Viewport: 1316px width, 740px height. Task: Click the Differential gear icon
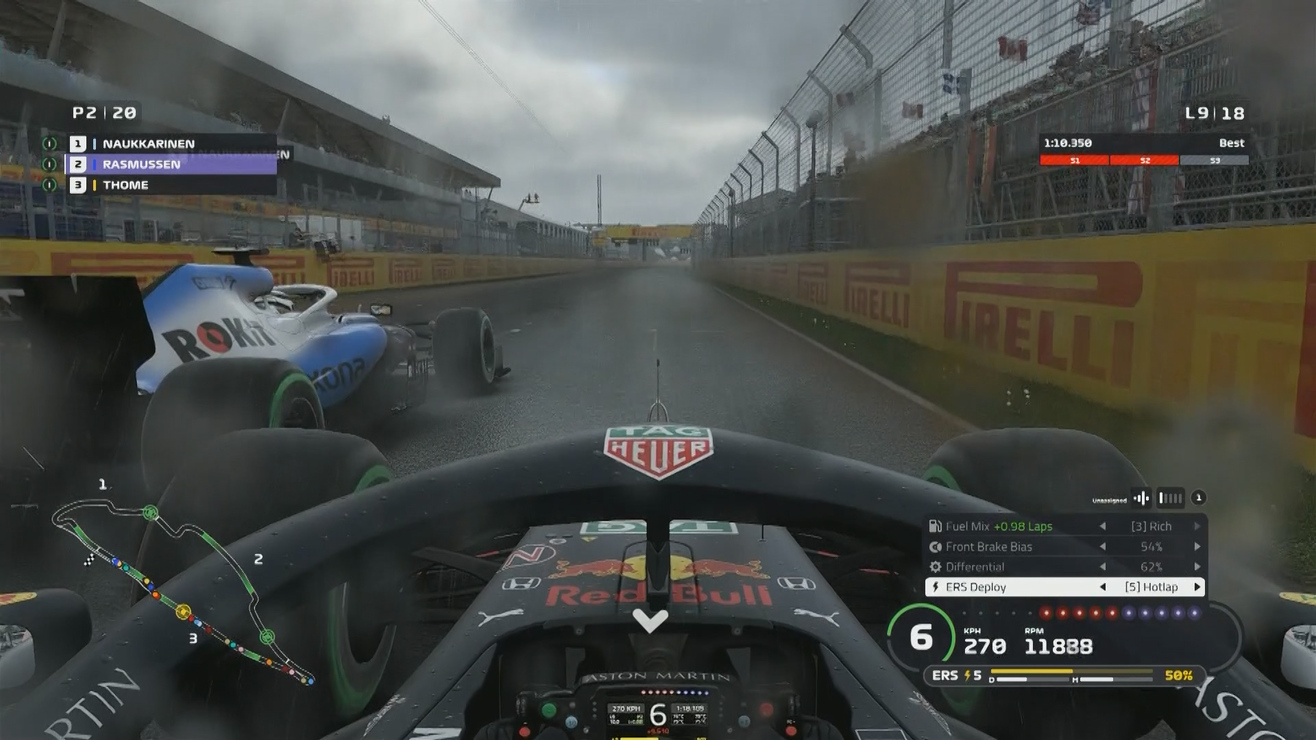[x=934, y=567]
